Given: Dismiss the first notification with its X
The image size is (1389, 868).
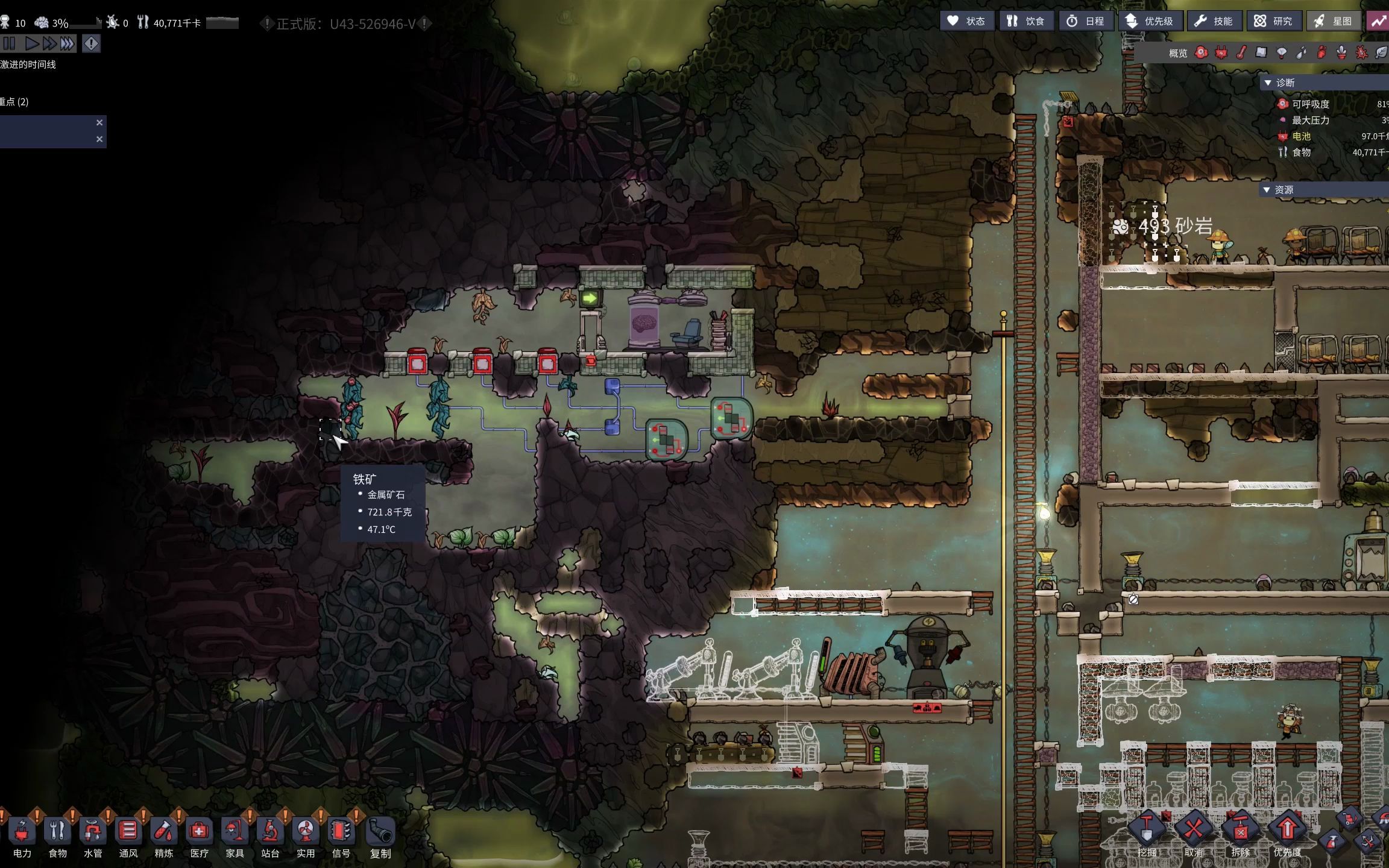Looking at the screenshot, I should pyautogui.click(x=99, y=122).
